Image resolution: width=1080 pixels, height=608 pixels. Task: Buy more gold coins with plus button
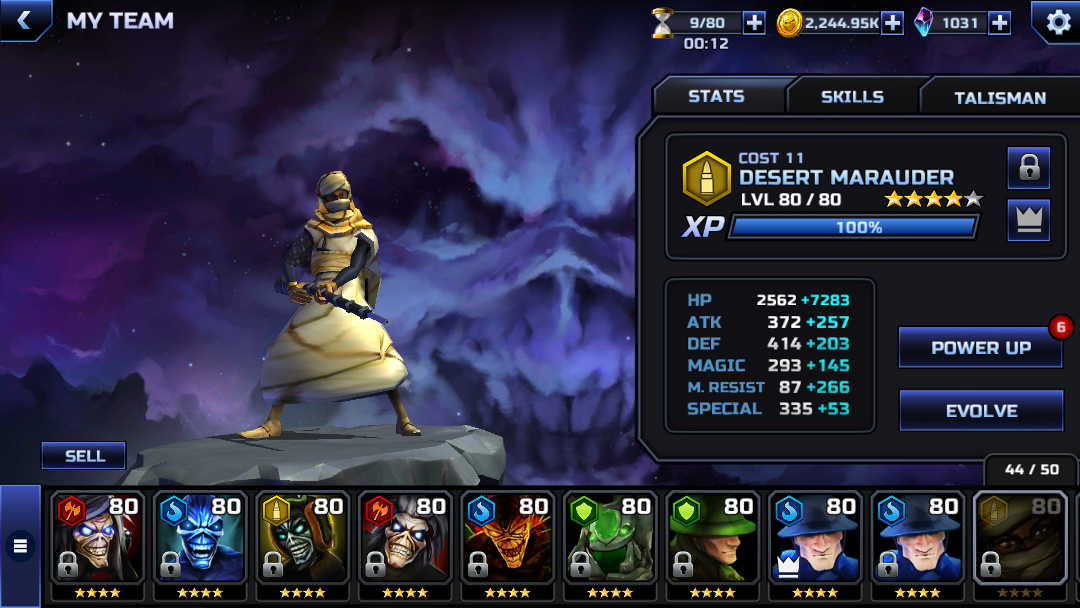point(892,23)
